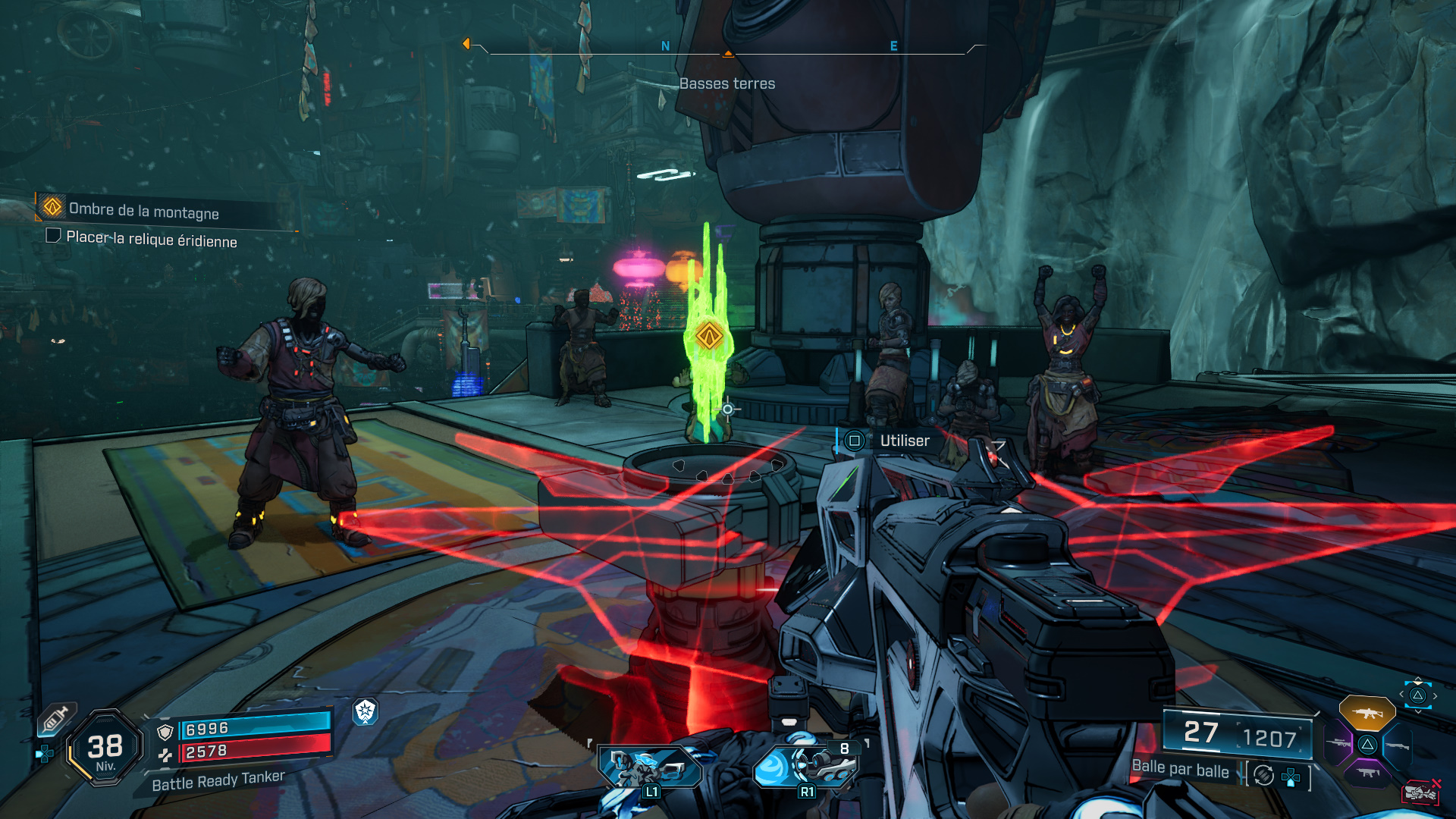Toggle the Balle par balle fire mode icon
The height and width of the screenshot is (819, 1456).
(x=1263, y=775)
